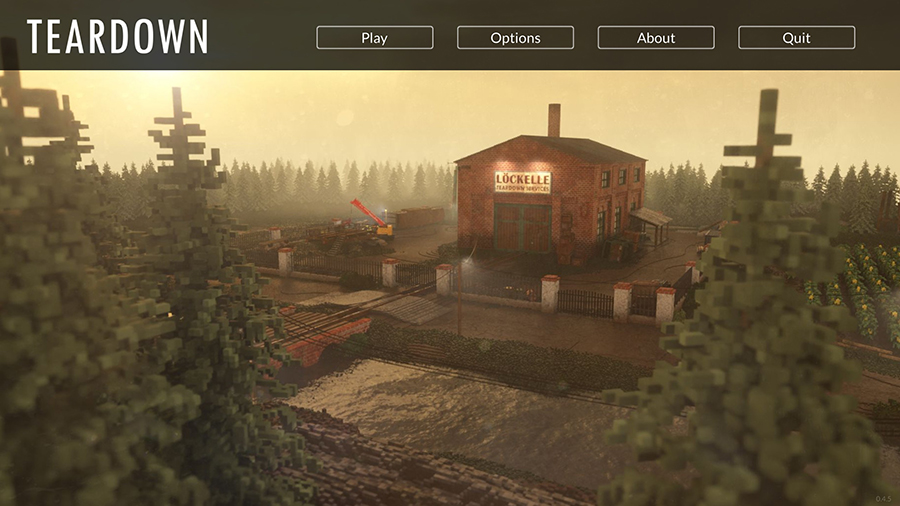Show the About screen
The image size is (900, 506).
[656, 38]
